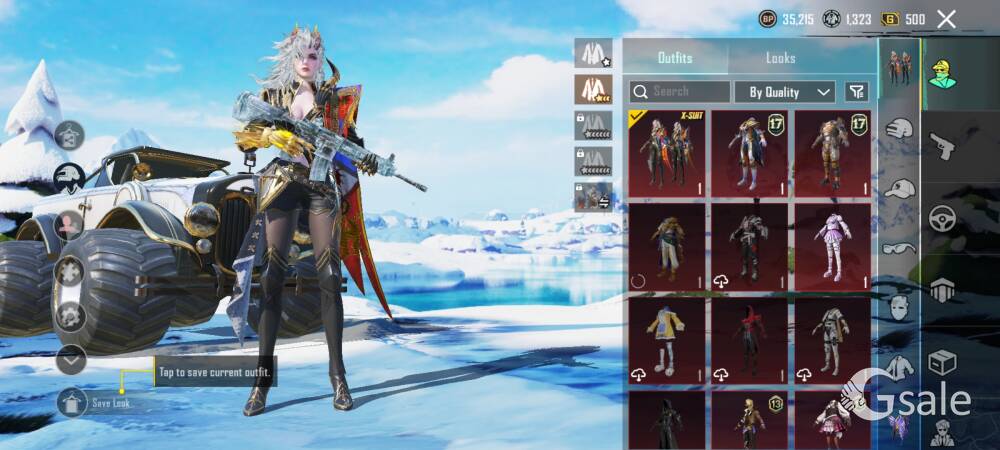Screen dimensions: 1000x450
Task: Show the helmet category
Action: (900, 129)
